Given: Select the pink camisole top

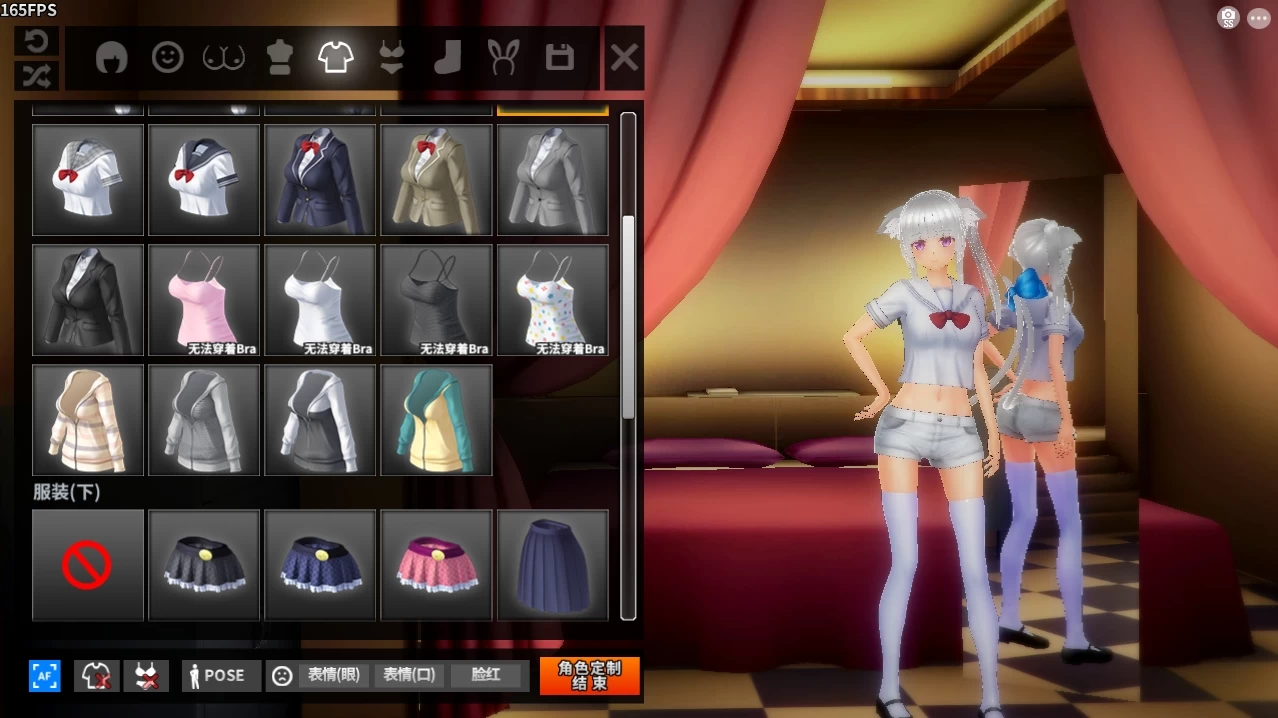Looking at the screenshot, I should tap(204, 300).
